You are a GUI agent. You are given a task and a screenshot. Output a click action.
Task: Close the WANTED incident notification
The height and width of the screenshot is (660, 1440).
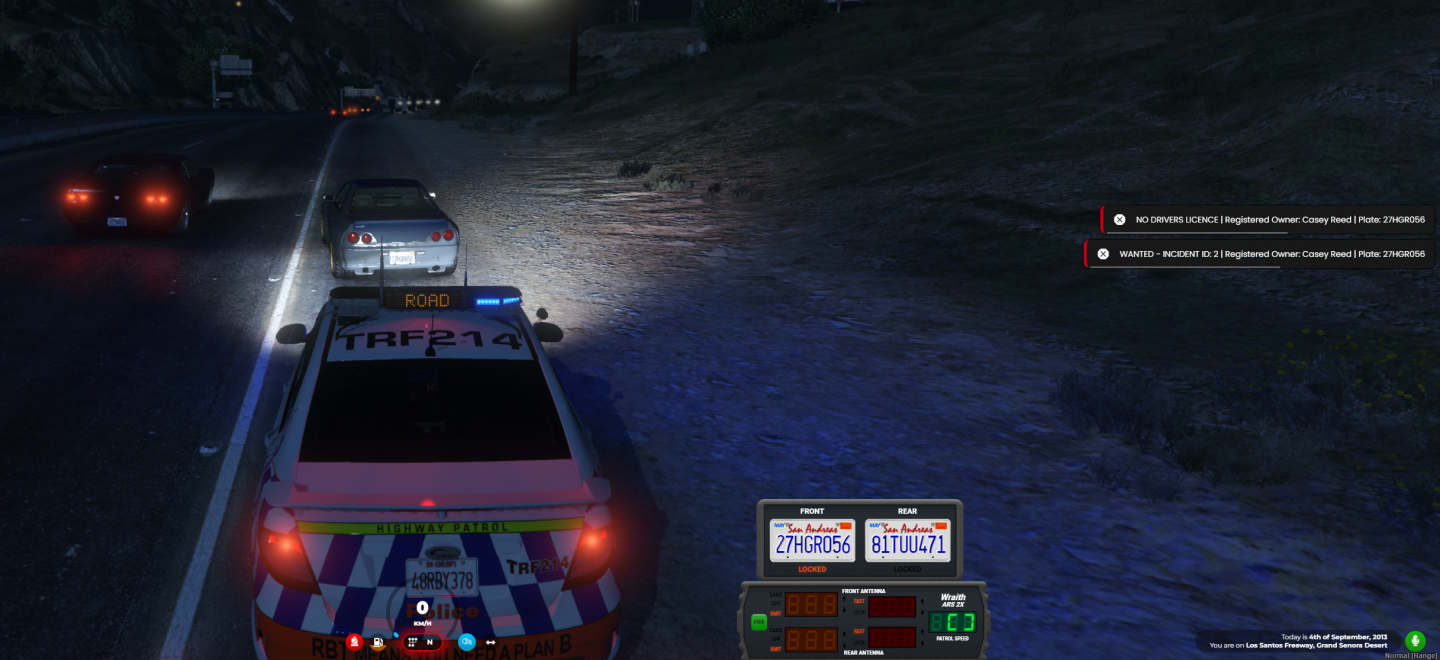pyautogui.click(x=1103, y=254)
